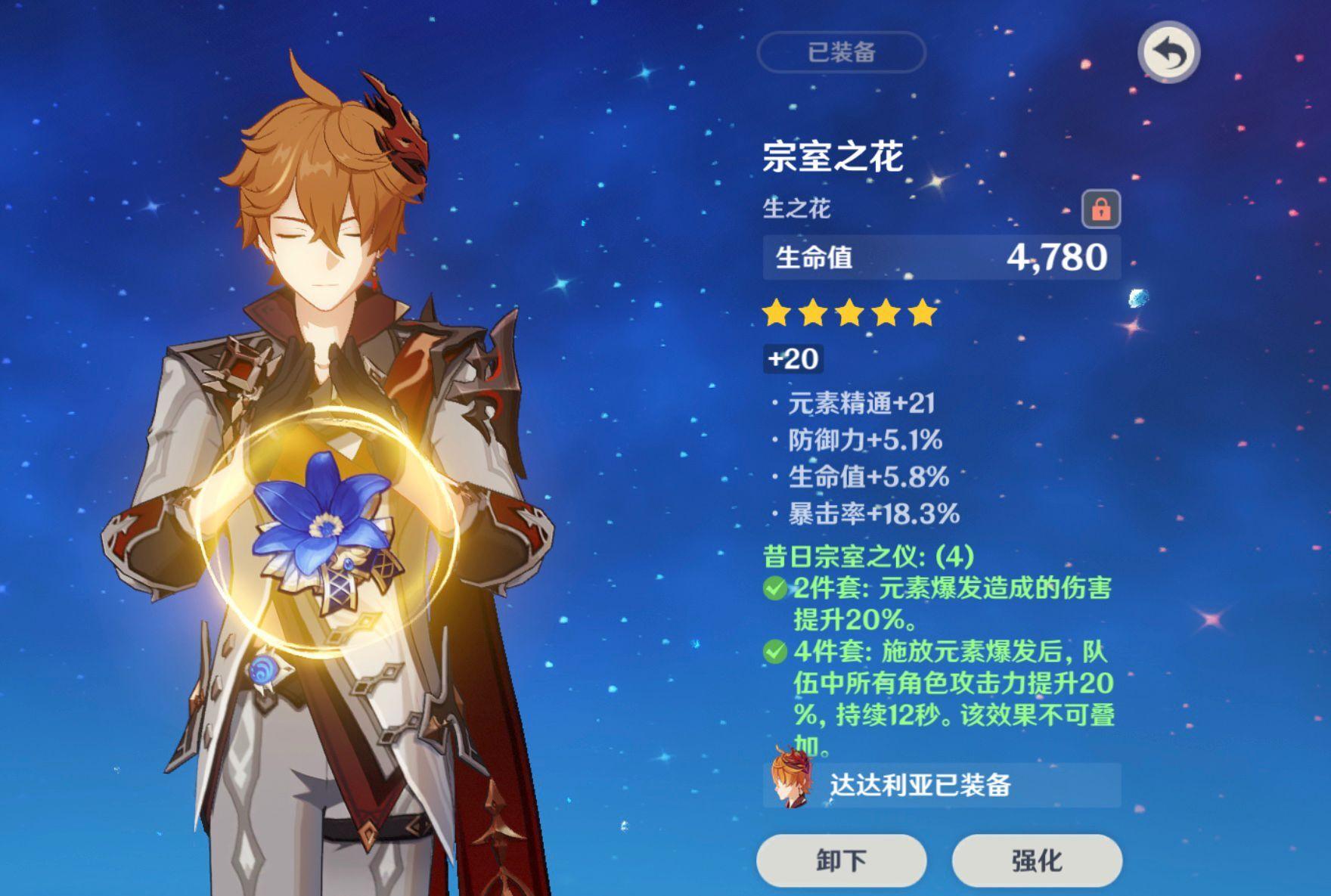Click the back arrow button
This screenshot has width=1331, height=896.
click(1168, 53)
